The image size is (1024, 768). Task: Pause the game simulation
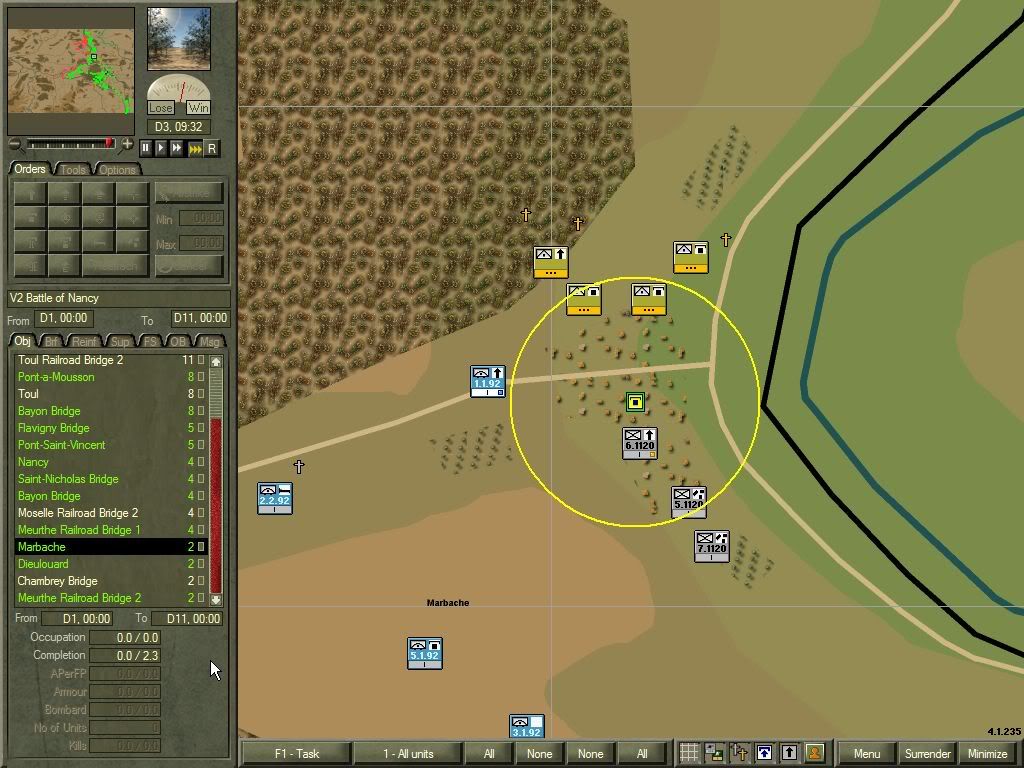[x=146, y=148]
